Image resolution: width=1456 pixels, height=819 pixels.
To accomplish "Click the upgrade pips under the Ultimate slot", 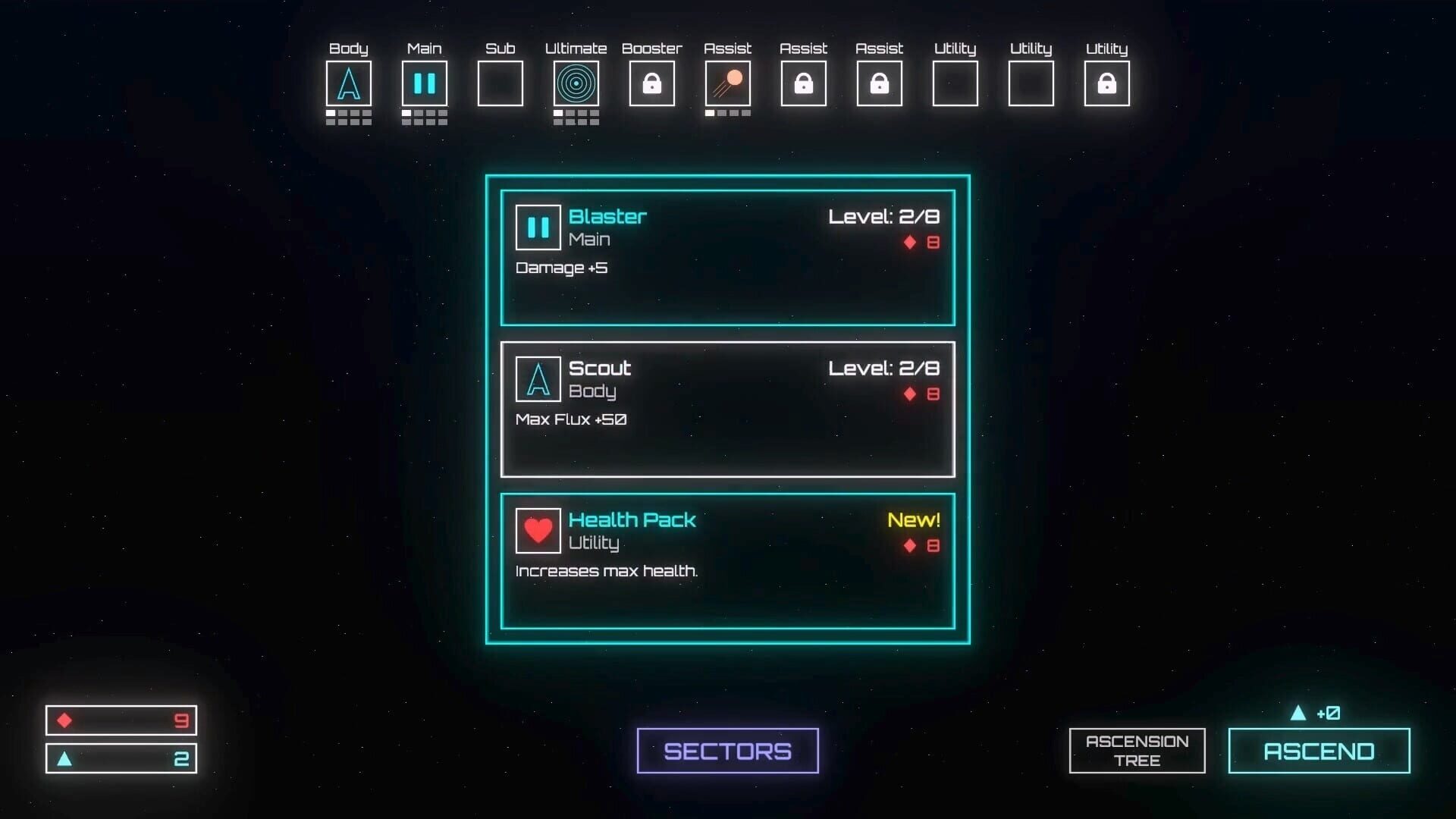I will tap(576, 116).
